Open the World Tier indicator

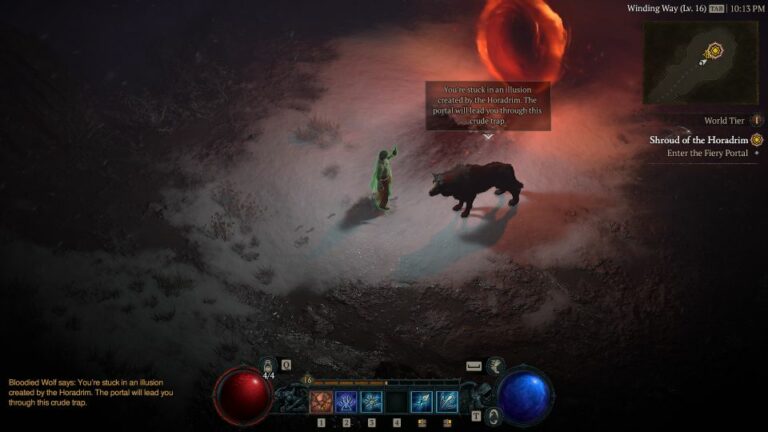725,121
